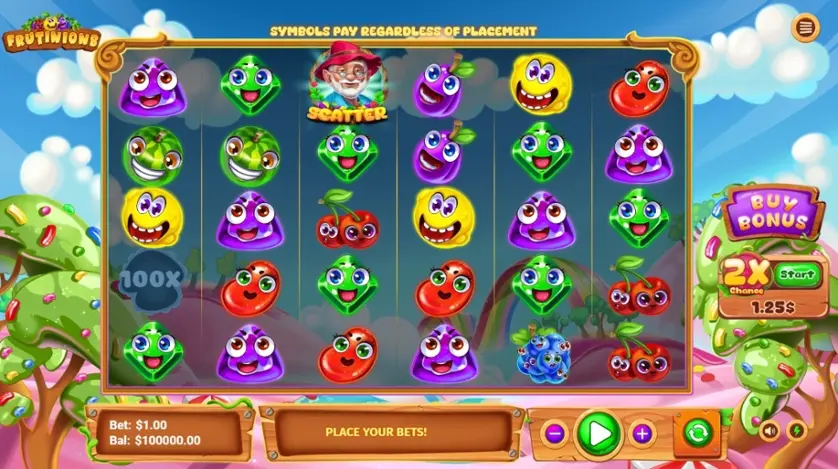Decrease the bet with the minus button
Viewport: 838px width, 469px height.
(x=556, y=433)
